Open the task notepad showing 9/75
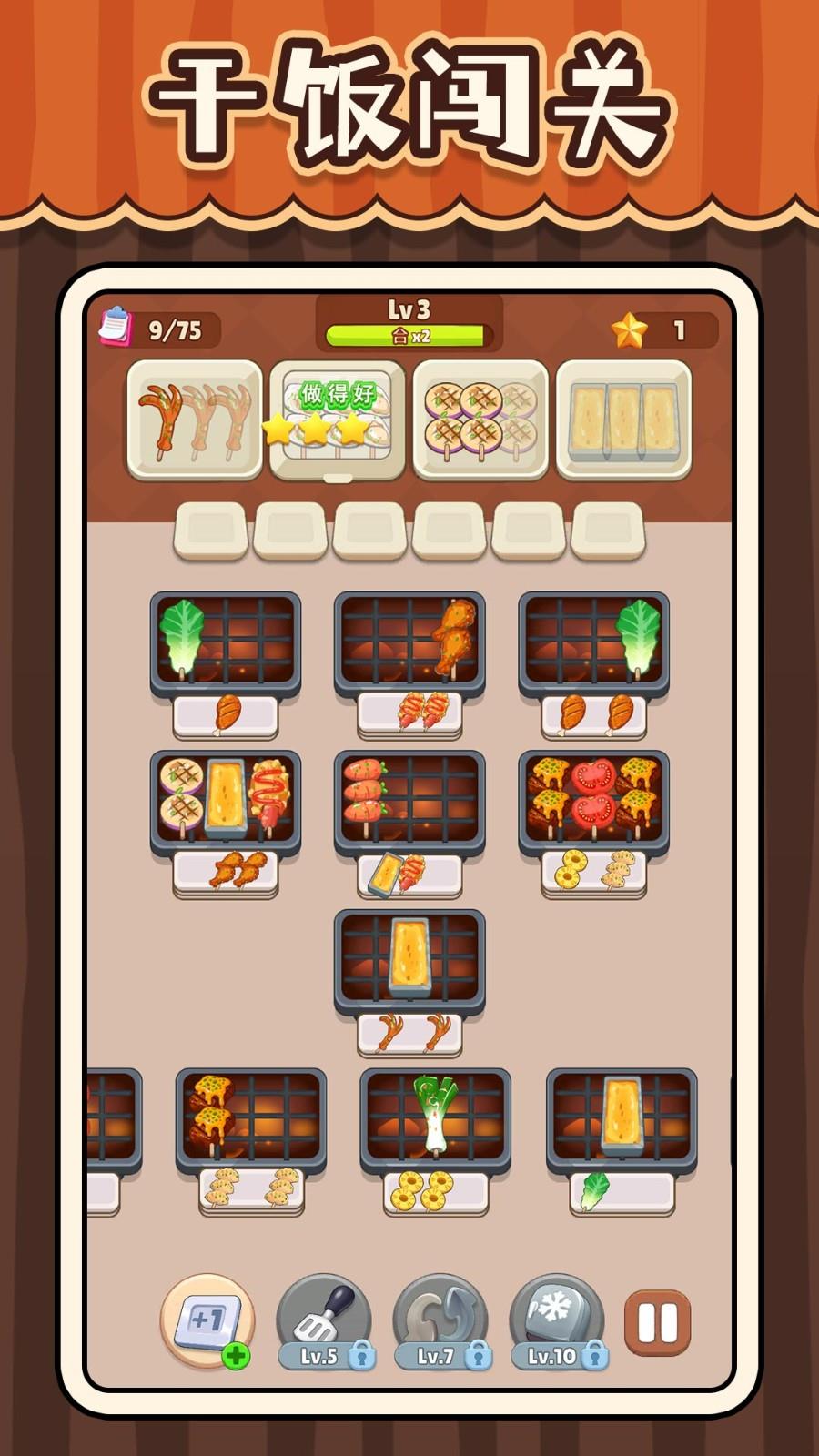The width and height of the screenshot is (819, 1456). (116, 328)
